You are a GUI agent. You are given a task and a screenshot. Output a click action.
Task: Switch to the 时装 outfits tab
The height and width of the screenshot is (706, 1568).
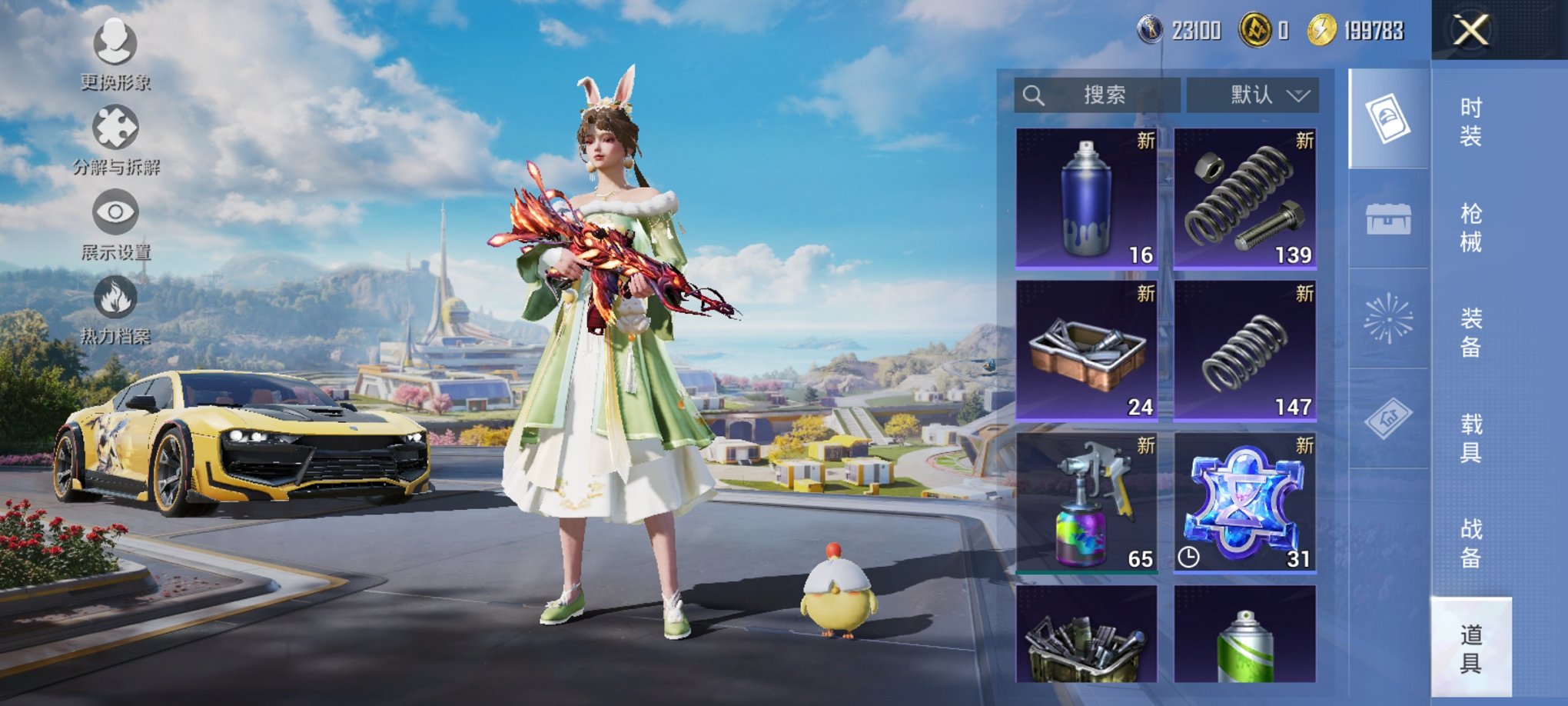[1470, 122]
